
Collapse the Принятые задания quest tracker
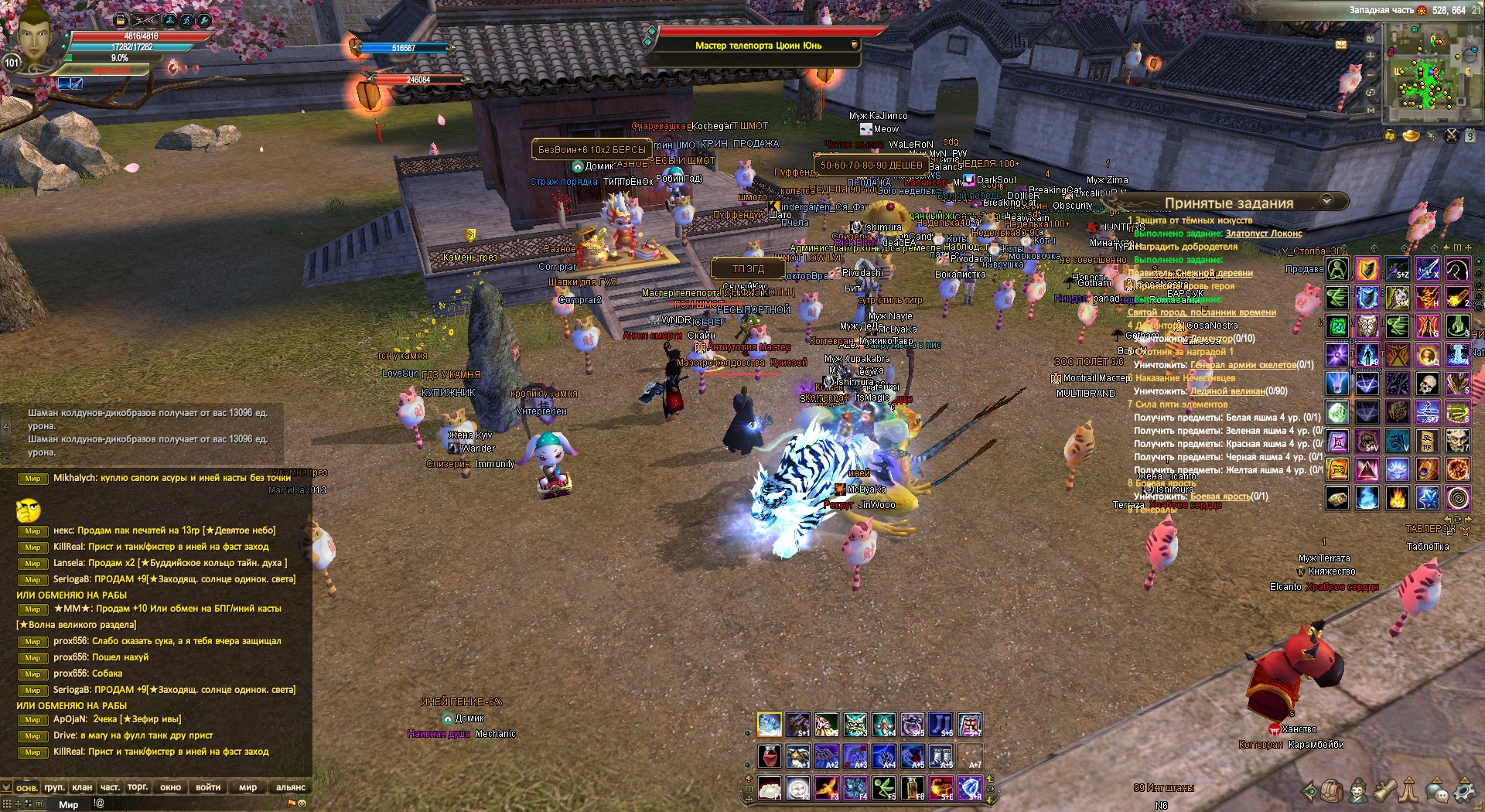1326,201
